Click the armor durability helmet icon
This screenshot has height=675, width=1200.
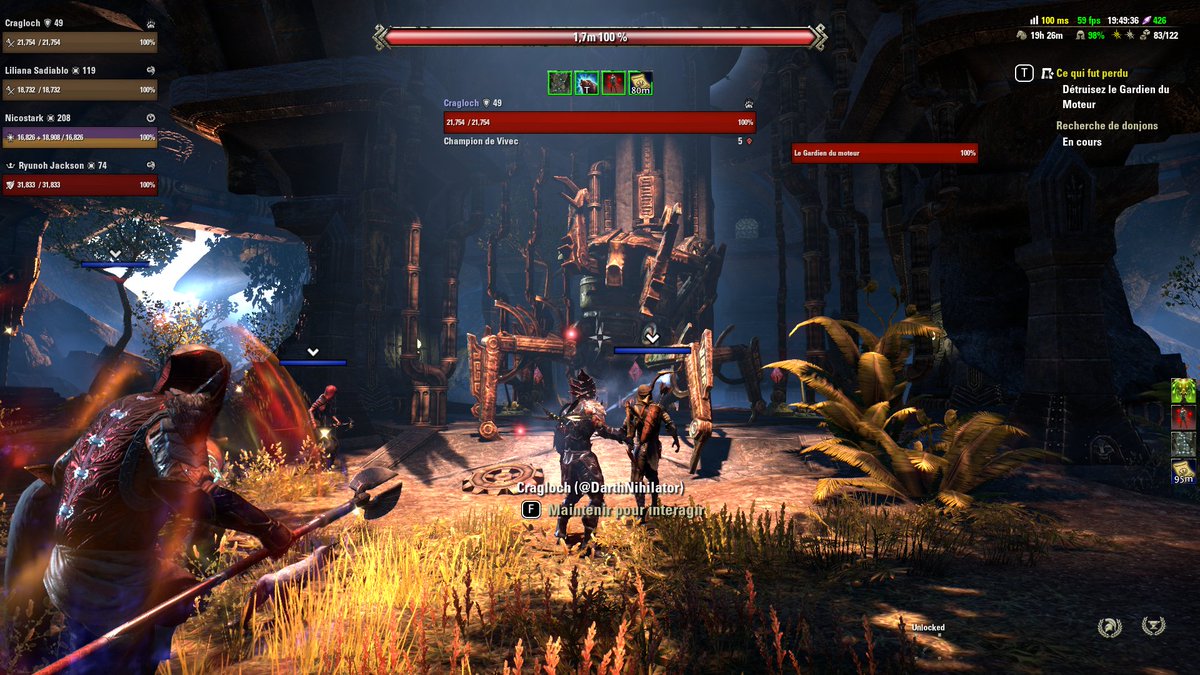coord(1081,35)
